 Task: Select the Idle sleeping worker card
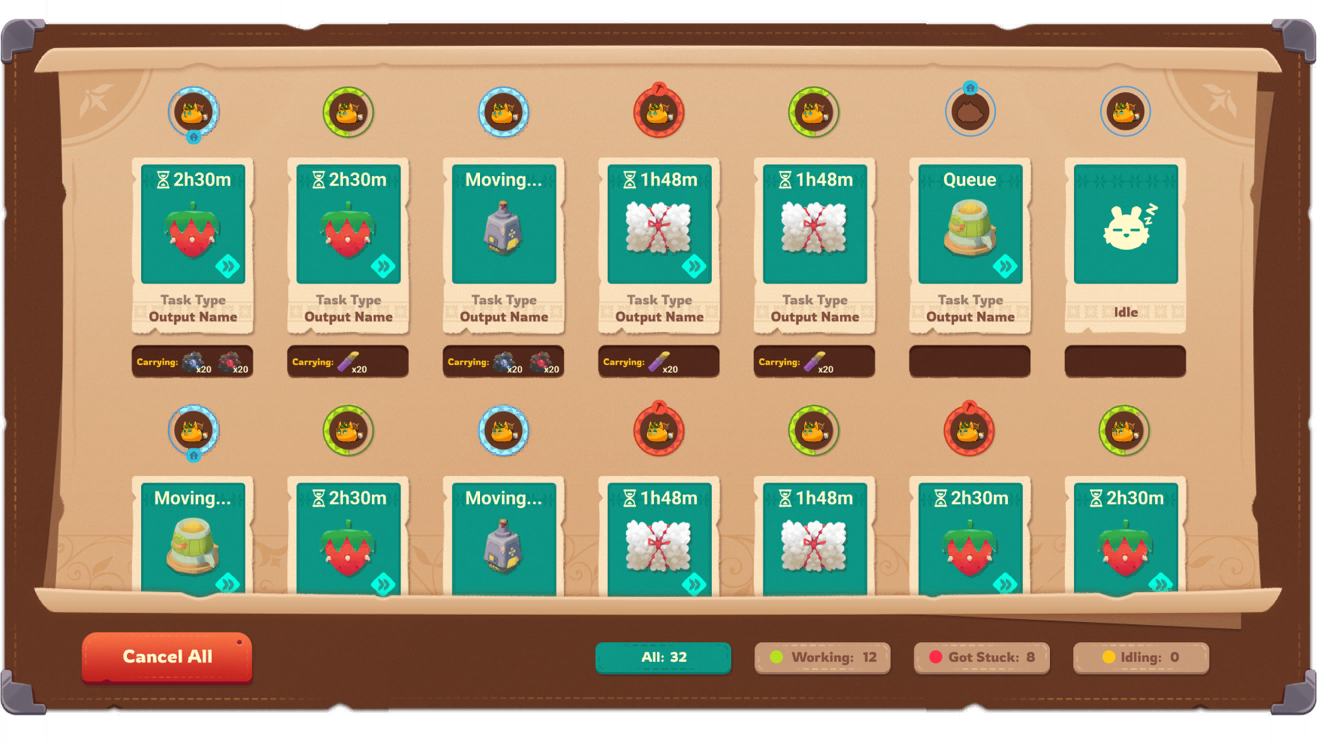1125,245
